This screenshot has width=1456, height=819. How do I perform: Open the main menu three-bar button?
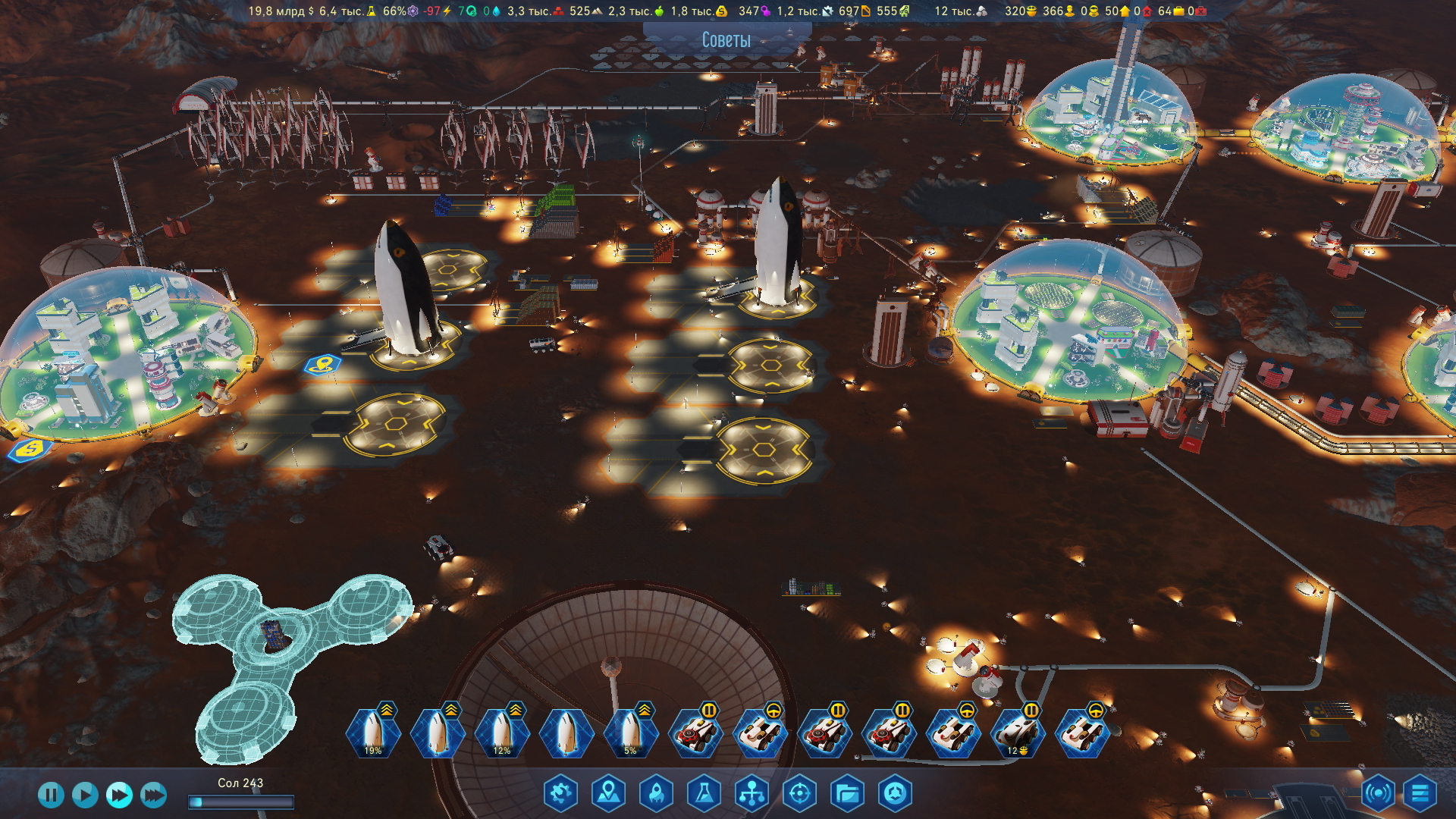[x=1420, y=794]
